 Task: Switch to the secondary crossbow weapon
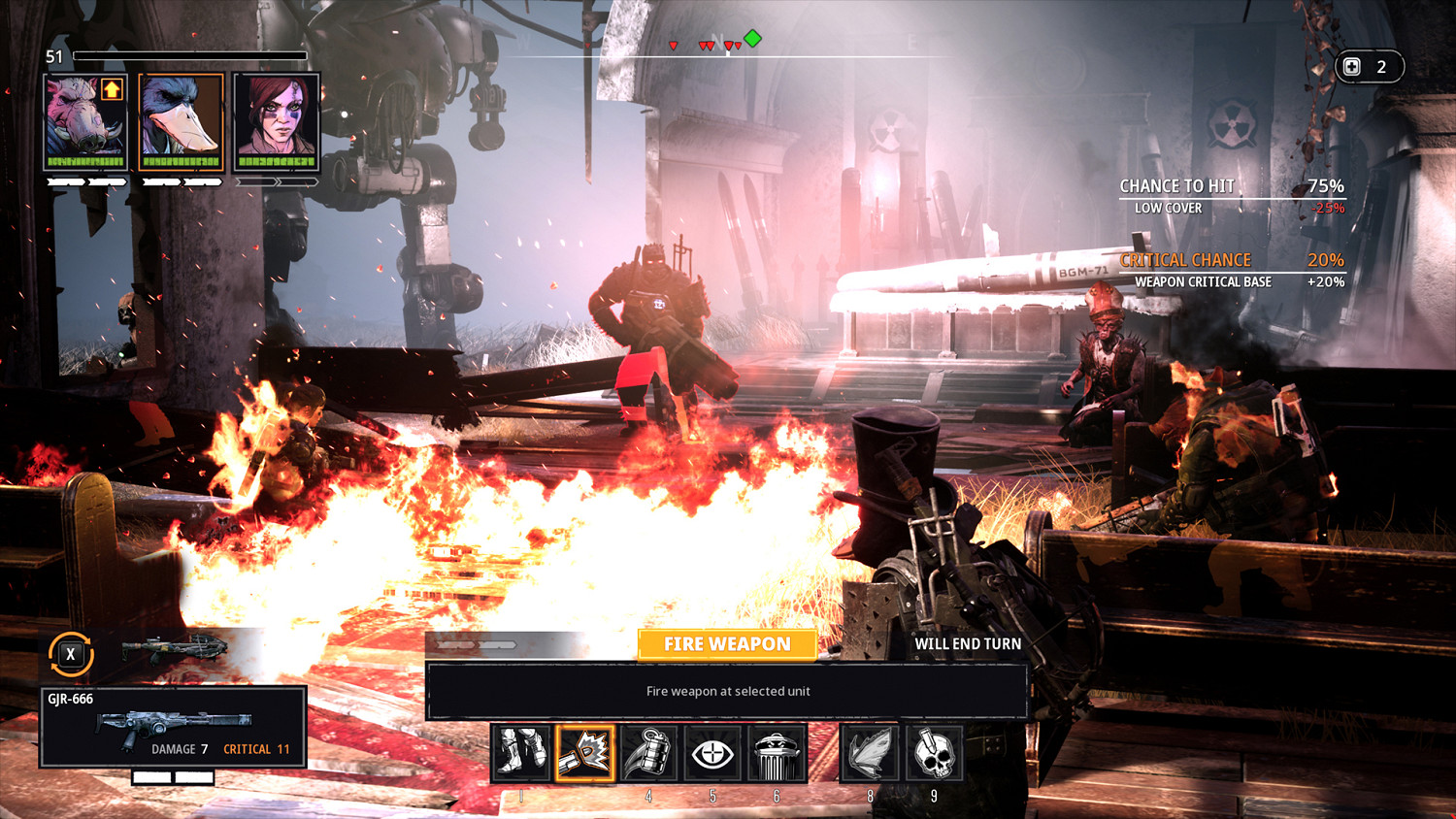pos(175,648)
